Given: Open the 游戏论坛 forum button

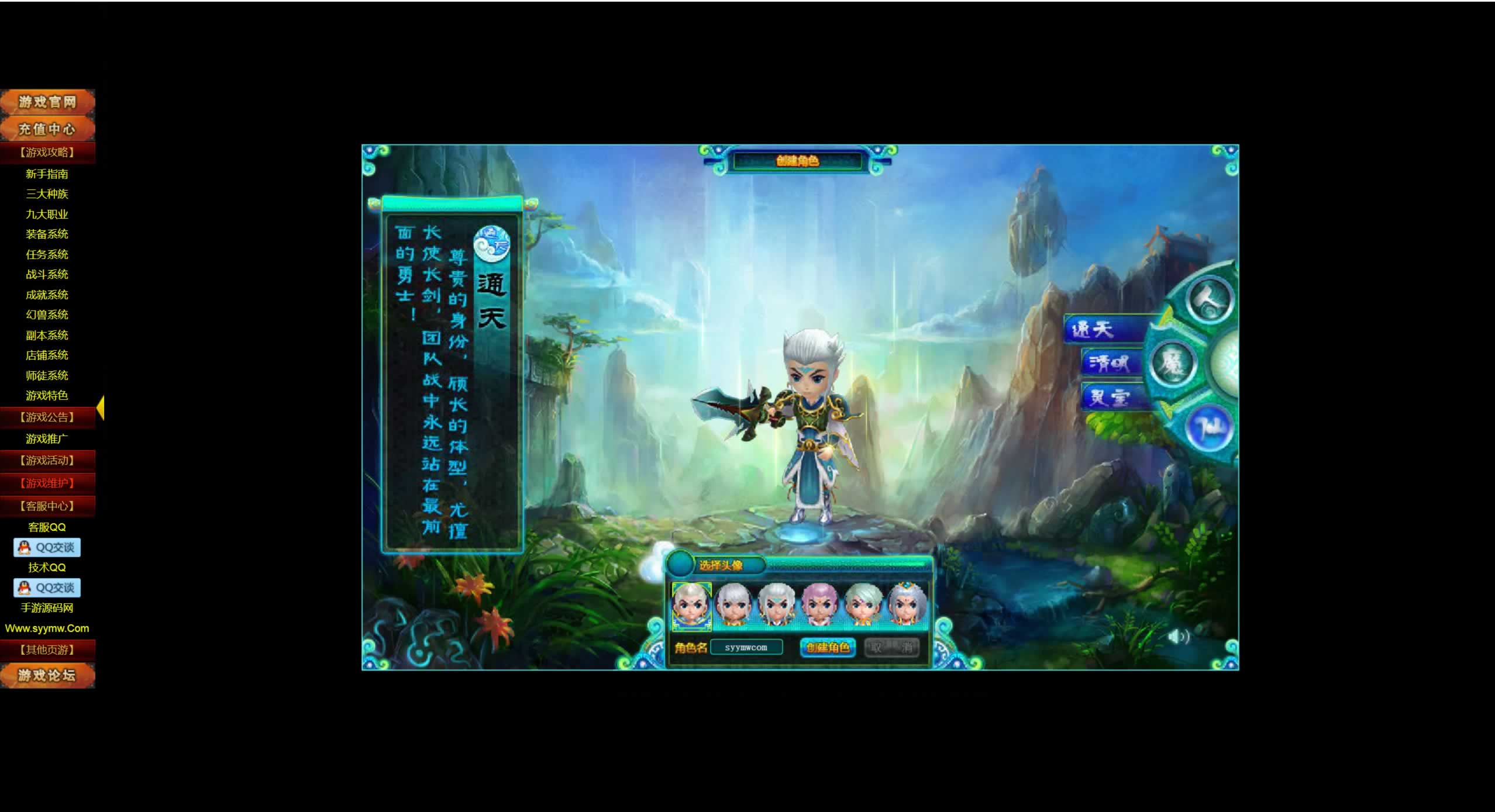Looking at the screenshot, I should coord(47,676).
